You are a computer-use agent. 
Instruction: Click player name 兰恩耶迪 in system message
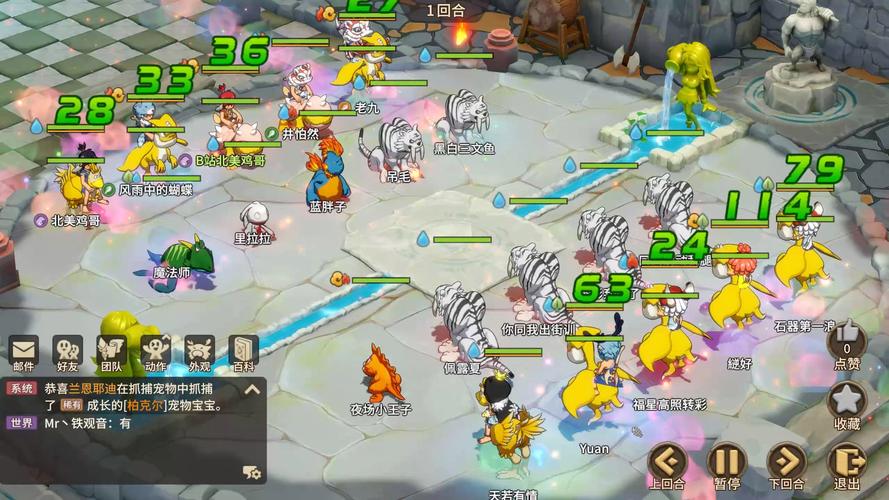click(95, 388)
